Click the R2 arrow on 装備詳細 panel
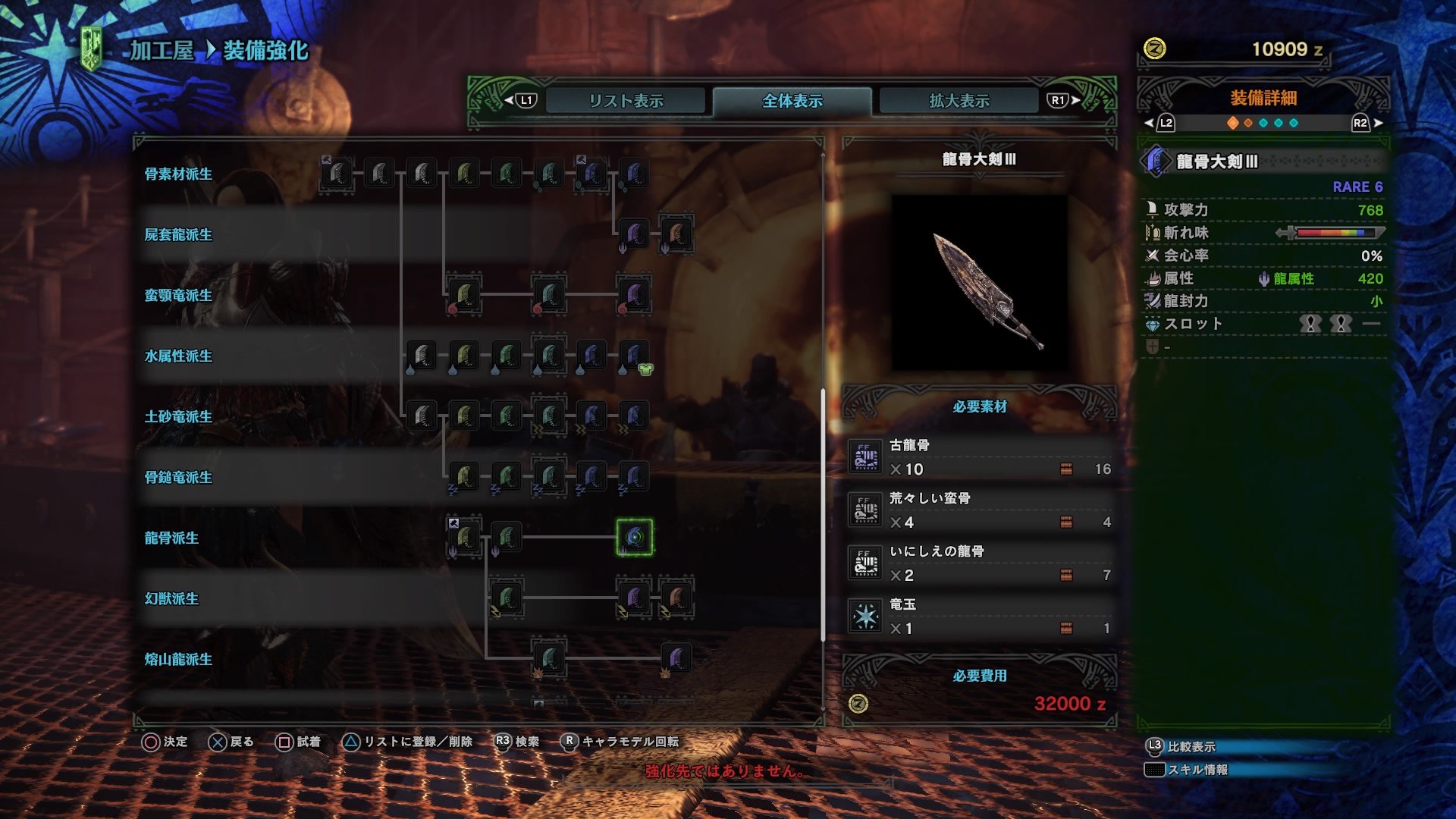The height and width of the screenshot is (819, 1456). pos(1361,124)
